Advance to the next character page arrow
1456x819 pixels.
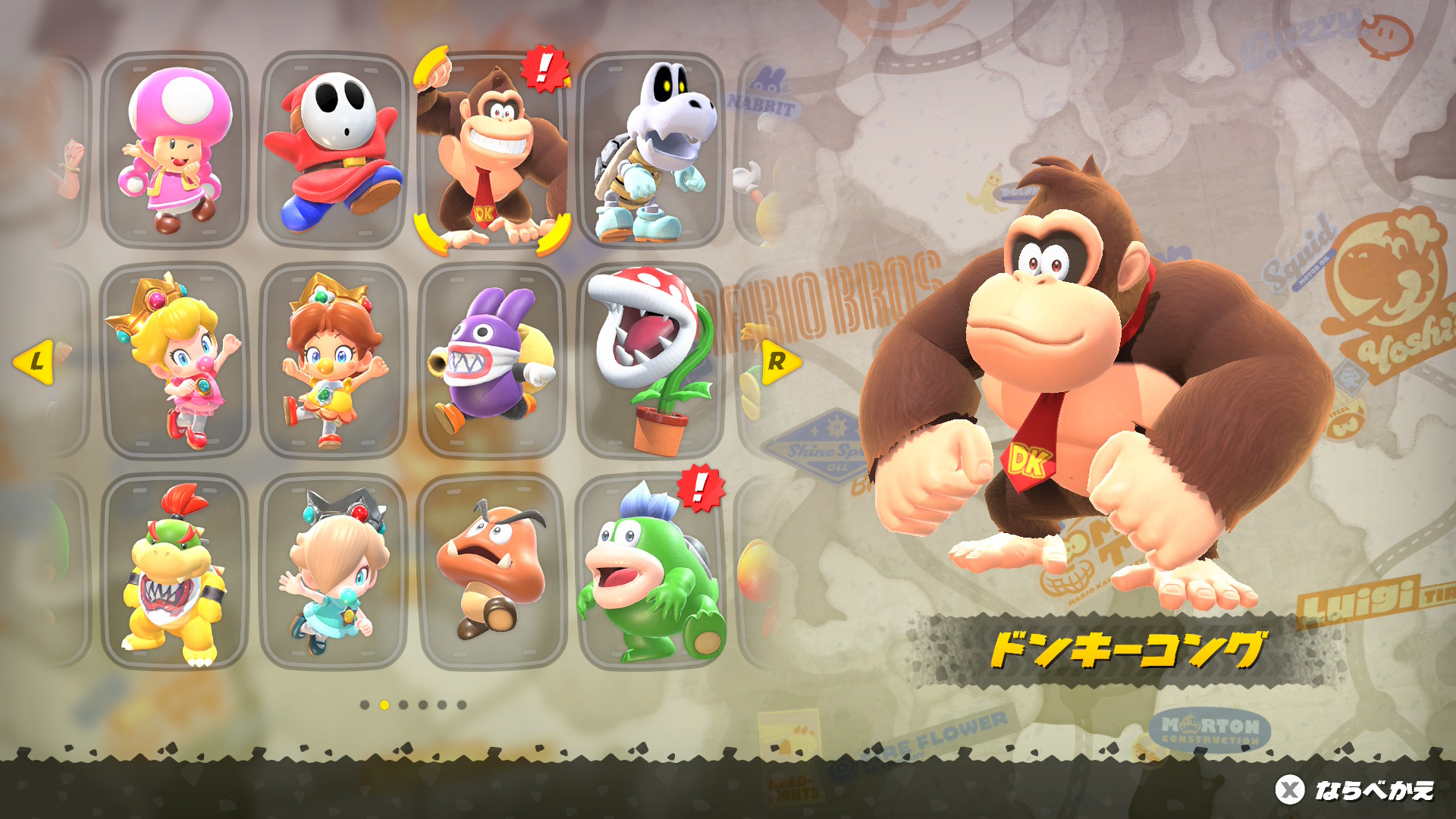click(x=780, y=362)
